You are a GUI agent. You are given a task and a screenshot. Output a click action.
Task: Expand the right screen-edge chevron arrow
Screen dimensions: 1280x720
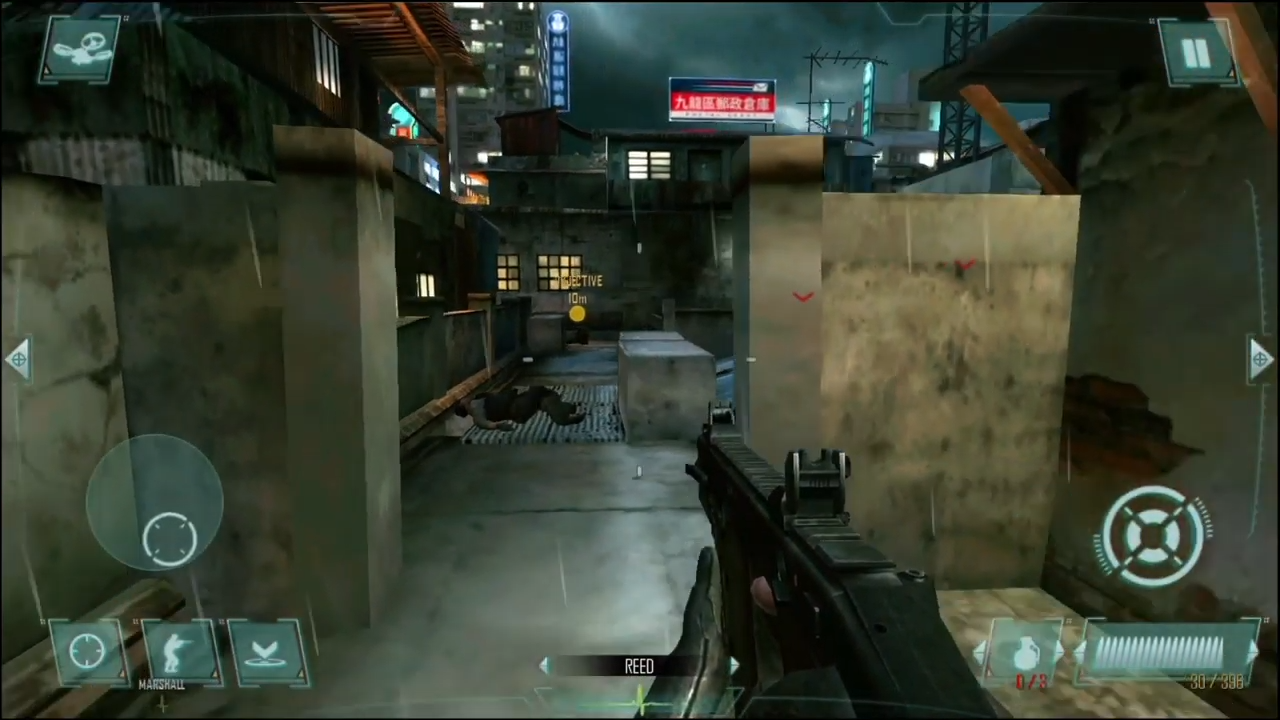[1261, 360]
